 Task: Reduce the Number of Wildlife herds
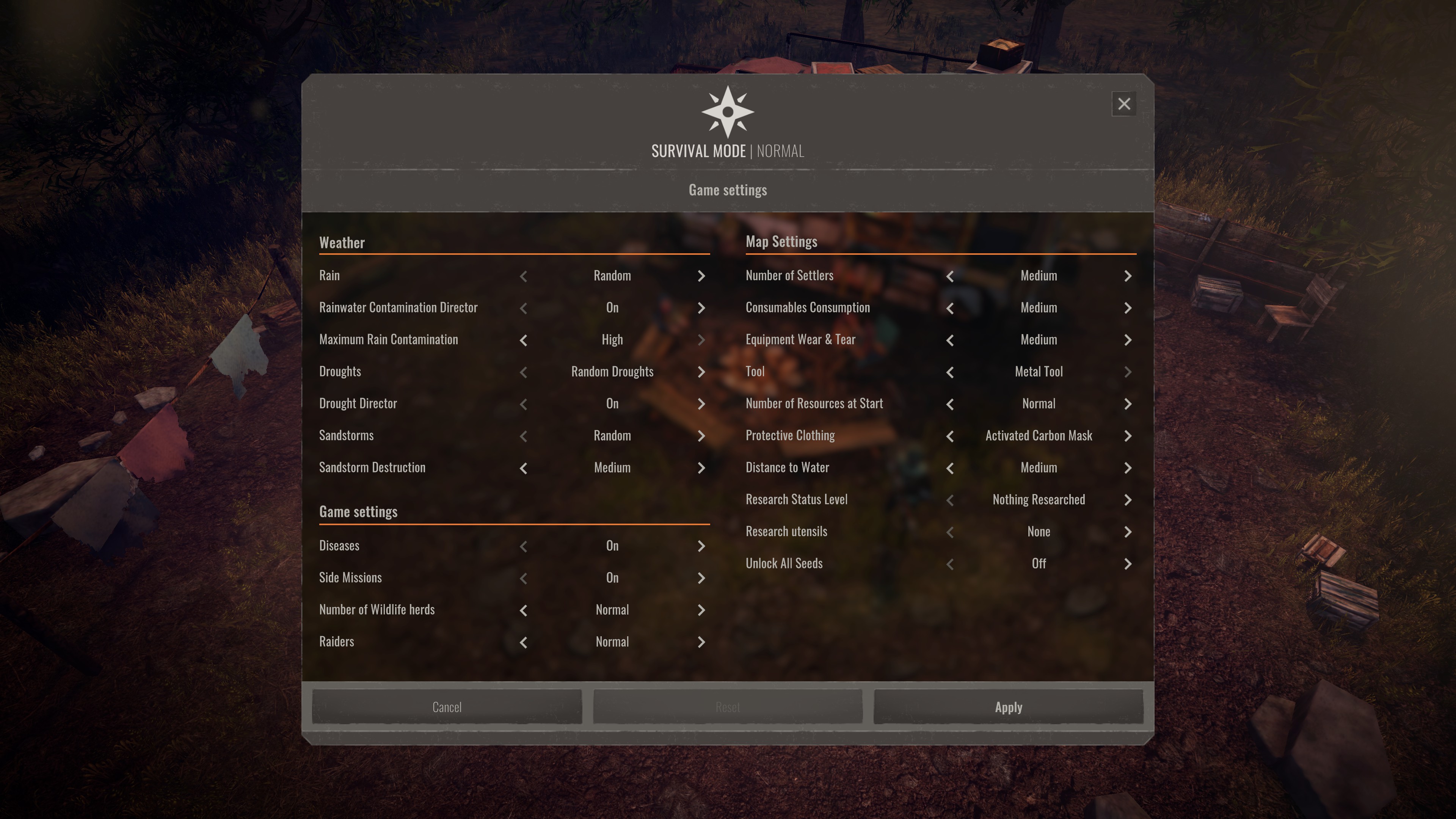pyautogui.click(x=523, y=610)
